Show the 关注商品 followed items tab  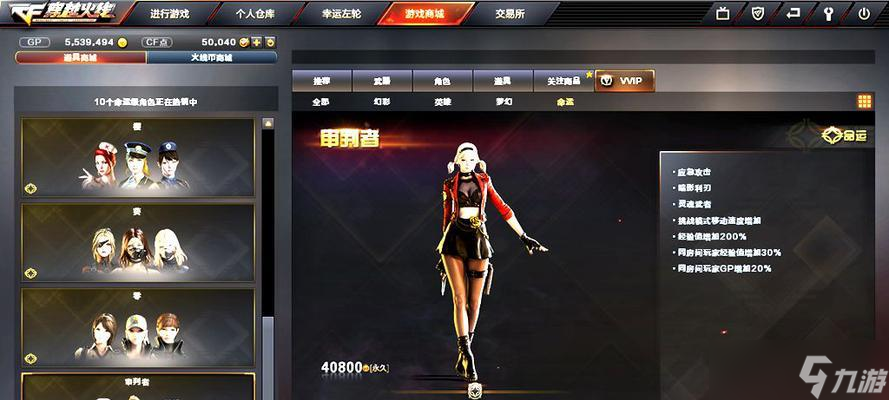coord(562,80)
